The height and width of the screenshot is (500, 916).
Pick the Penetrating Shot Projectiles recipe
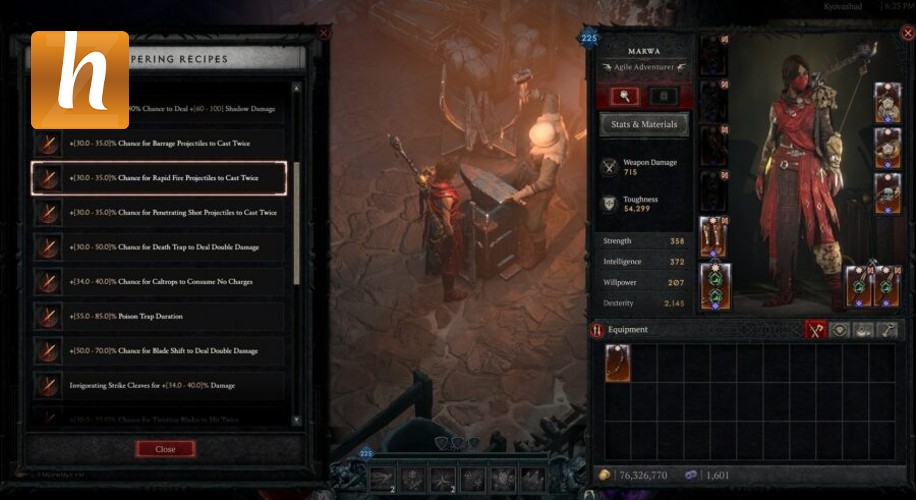(x=160, y=212)
